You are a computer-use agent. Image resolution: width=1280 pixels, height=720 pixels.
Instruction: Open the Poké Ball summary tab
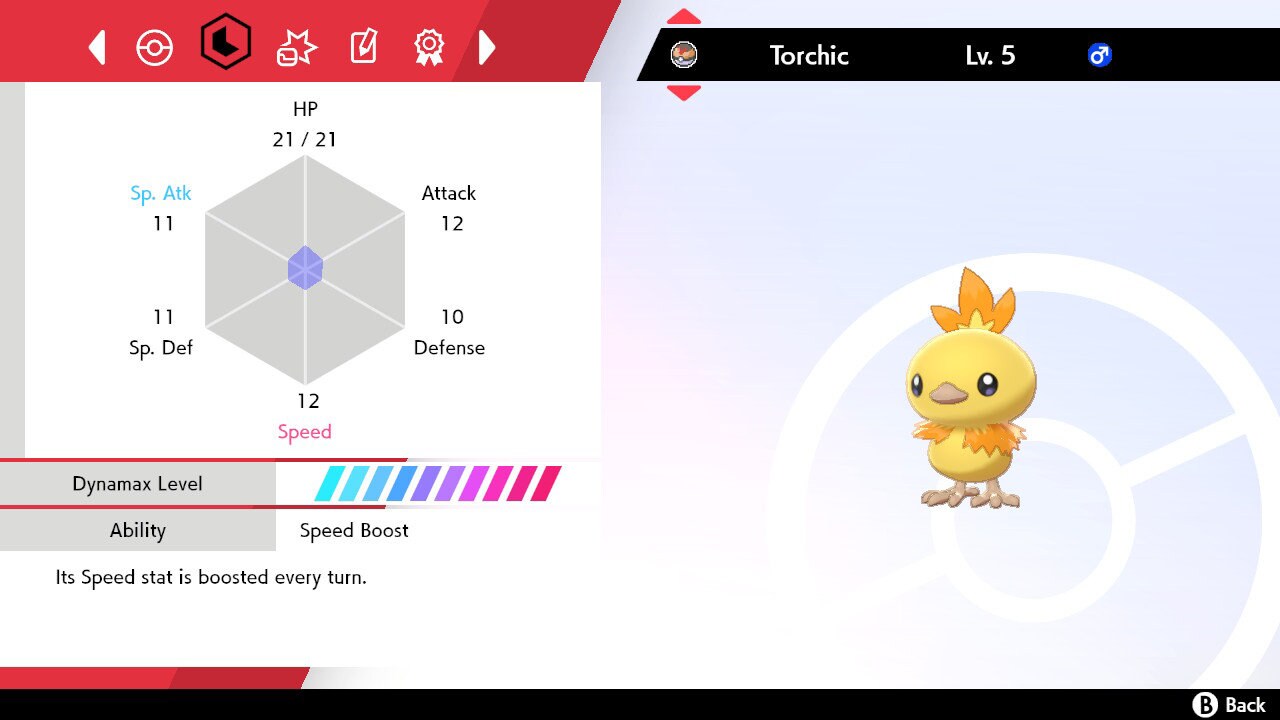tap(155, 46)
